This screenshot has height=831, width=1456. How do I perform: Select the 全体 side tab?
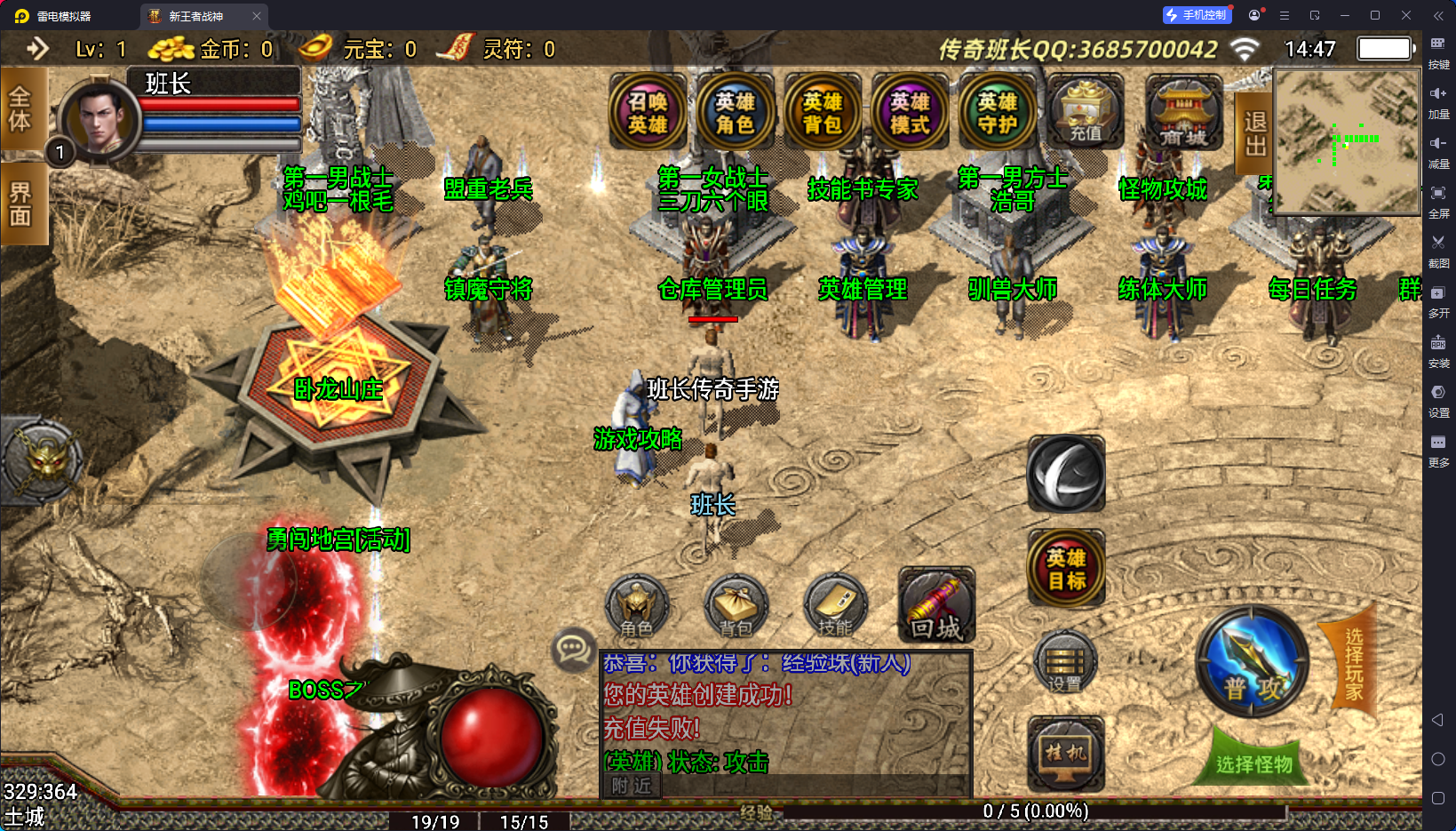pyautogui.click(x=21, y=109)
